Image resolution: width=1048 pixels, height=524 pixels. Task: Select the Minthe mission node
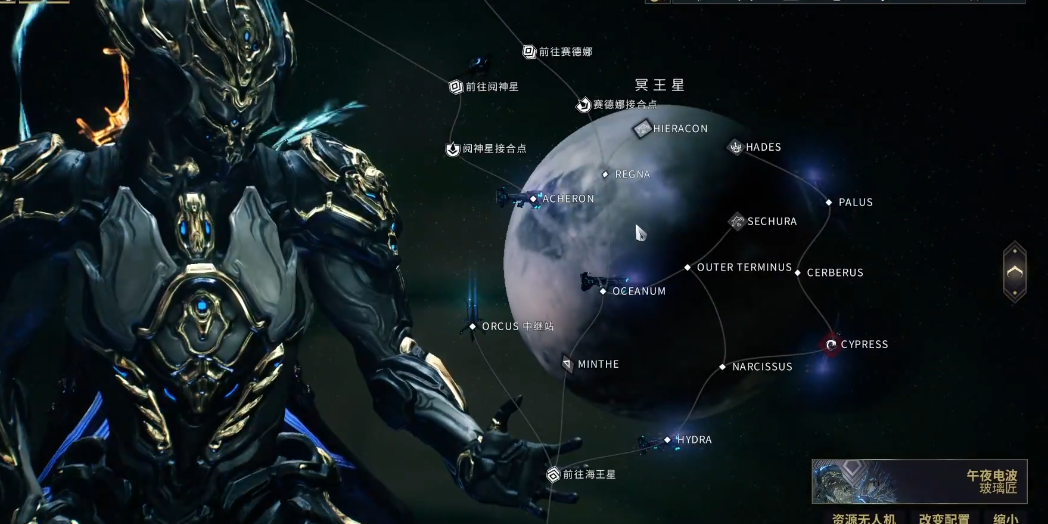tap(568, 364)
